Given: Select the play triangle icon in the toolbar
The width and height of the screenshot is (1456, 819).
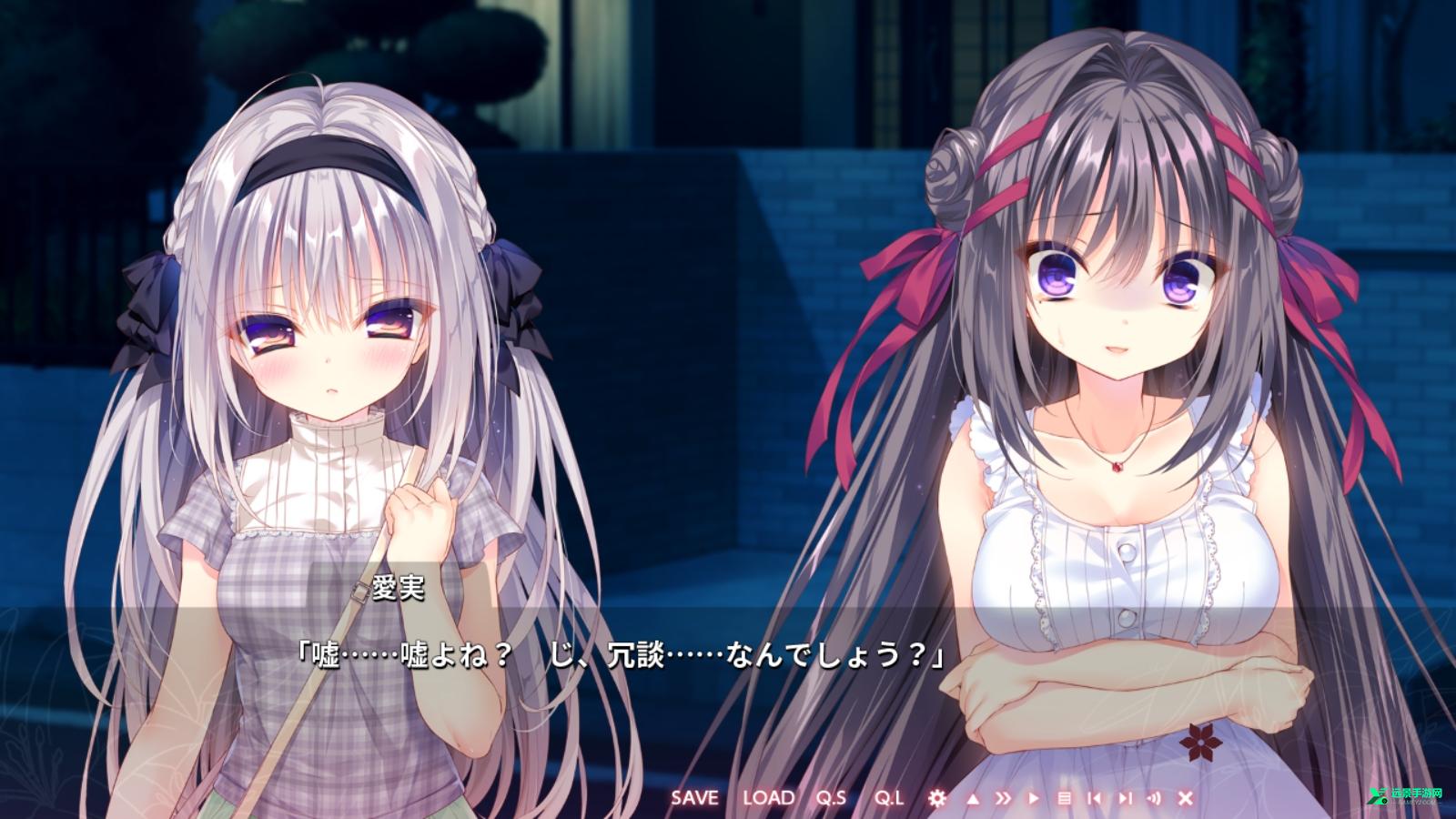Looking at the screenshot, I should pos(1034,798).
